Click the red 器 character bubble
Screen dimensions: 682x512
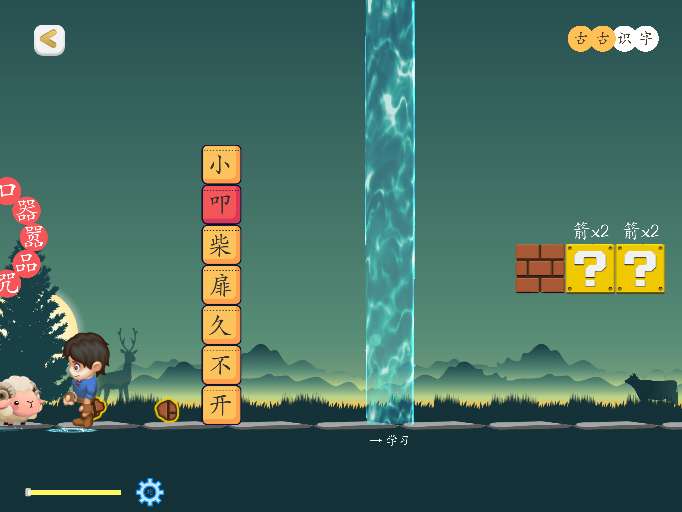[27, 211]
